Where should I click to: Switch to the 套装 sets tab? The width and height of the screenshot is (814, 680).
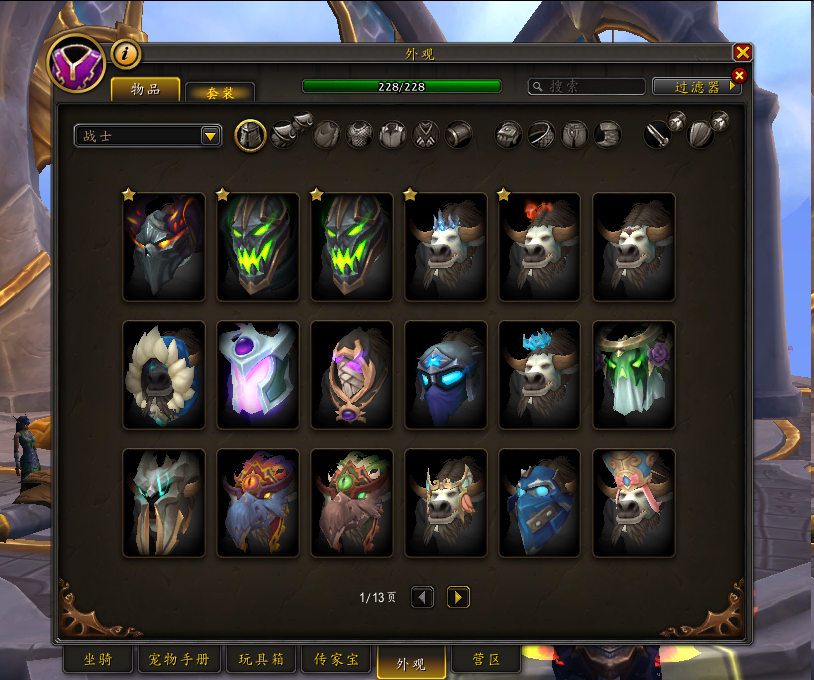[220, 92]
